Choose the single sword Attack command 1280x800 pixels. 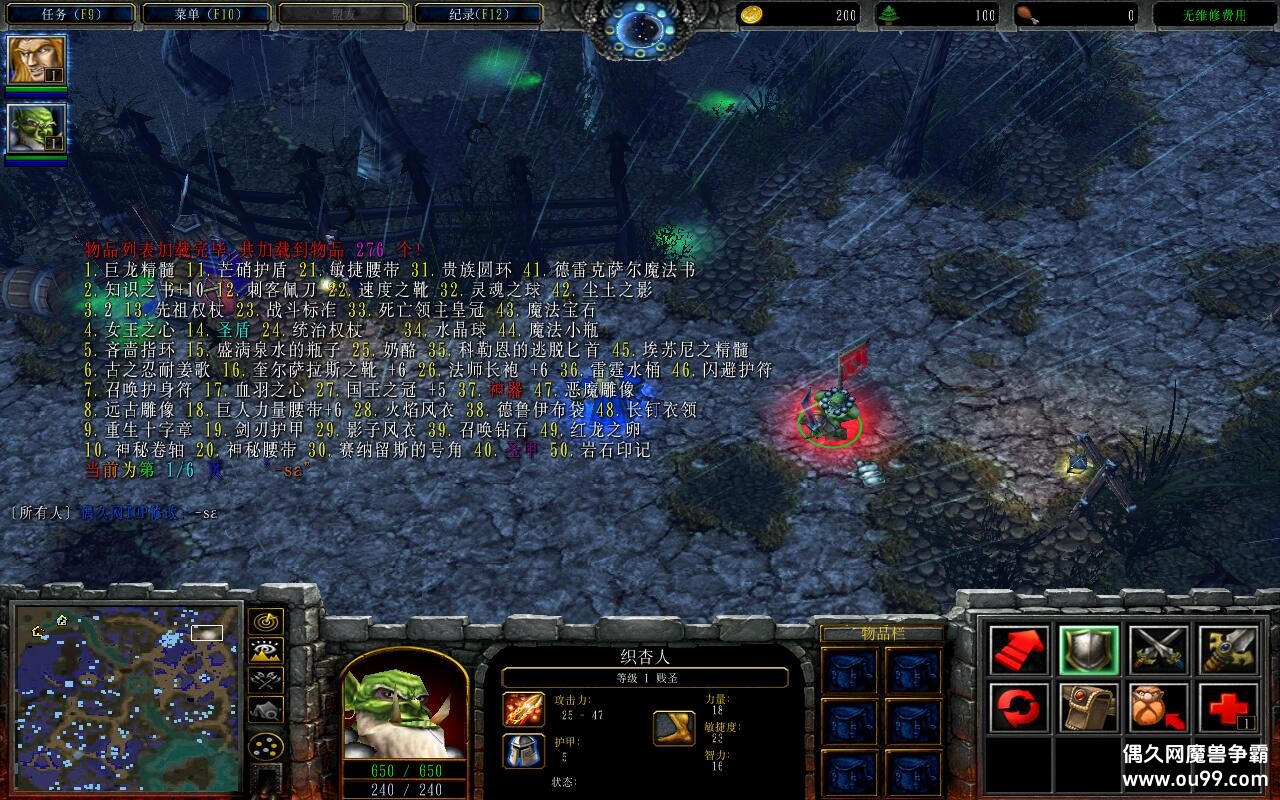[x=1228, y=650]
